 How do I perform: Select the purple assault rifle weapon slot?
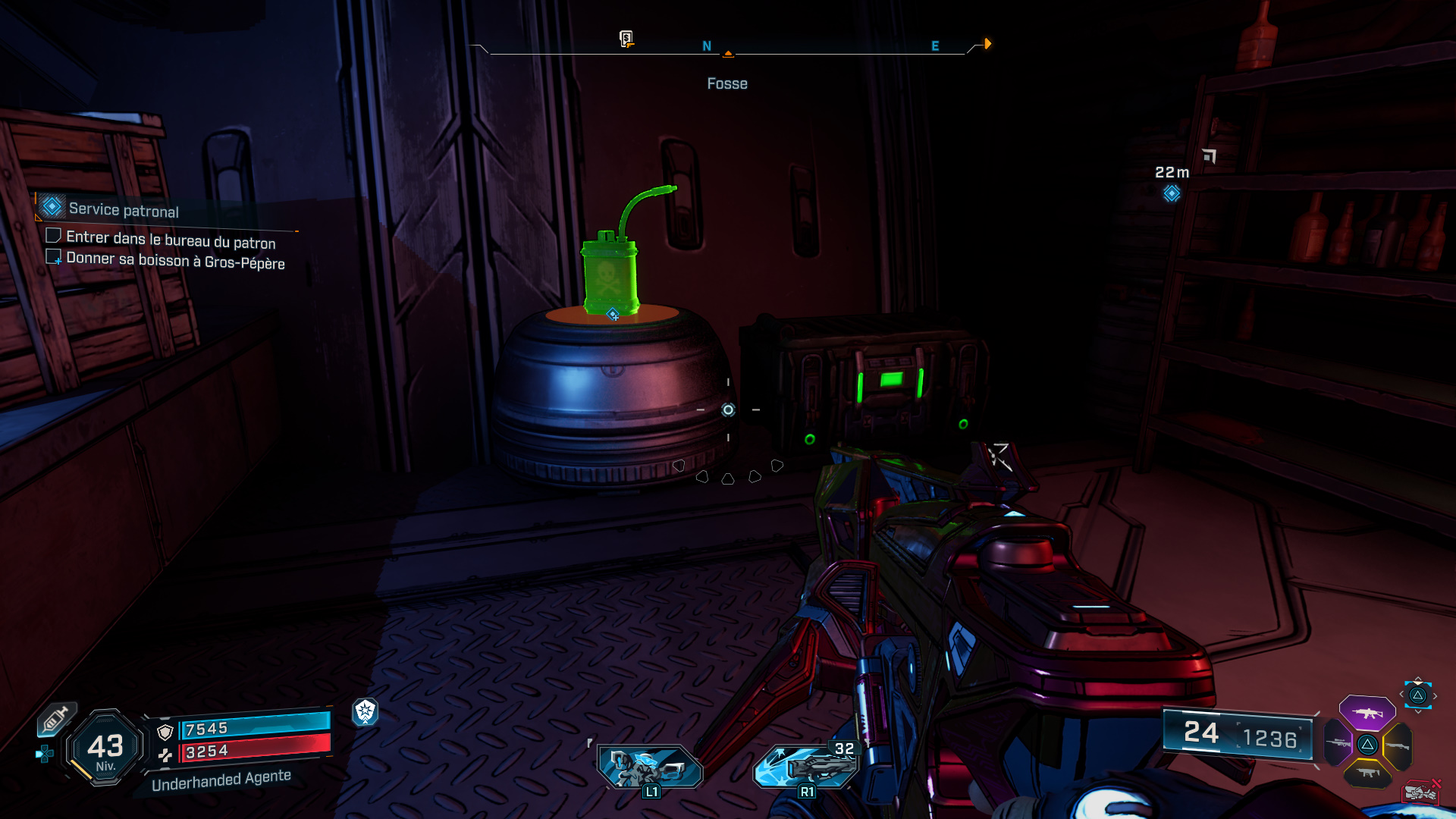click(1367, 713)
